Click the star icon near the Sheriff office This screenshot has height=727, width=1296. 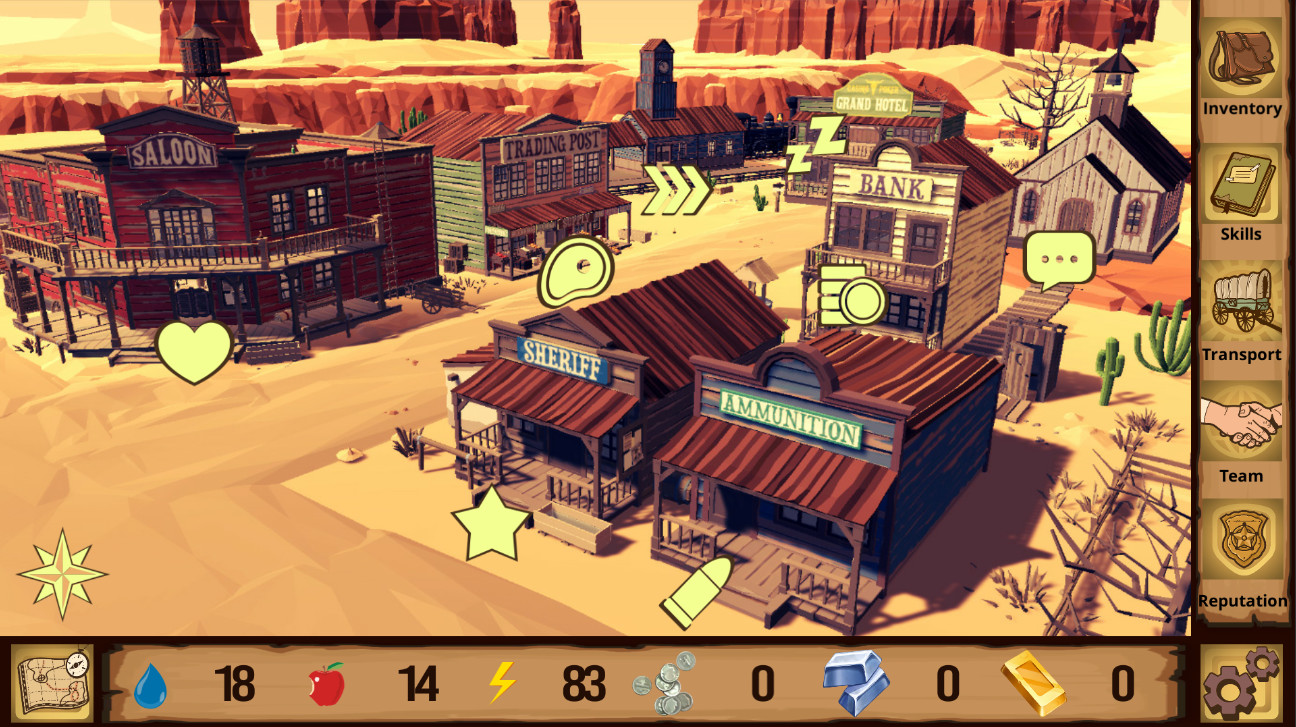(489, 523)
